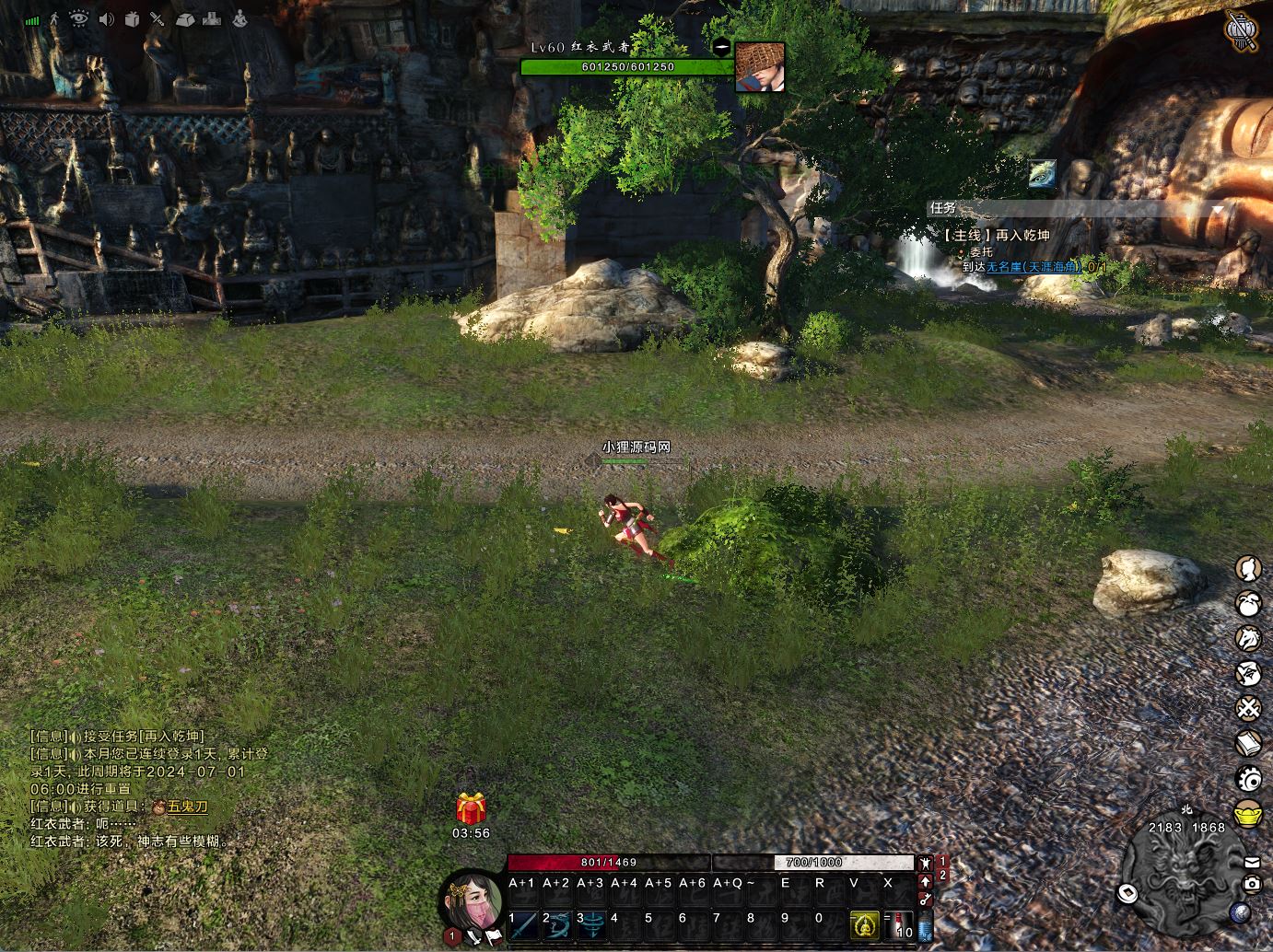Cast the whirlwind skill in slot 3
Image resolution: width=1273 pixels, height=952 pixels.
[592, 924]
